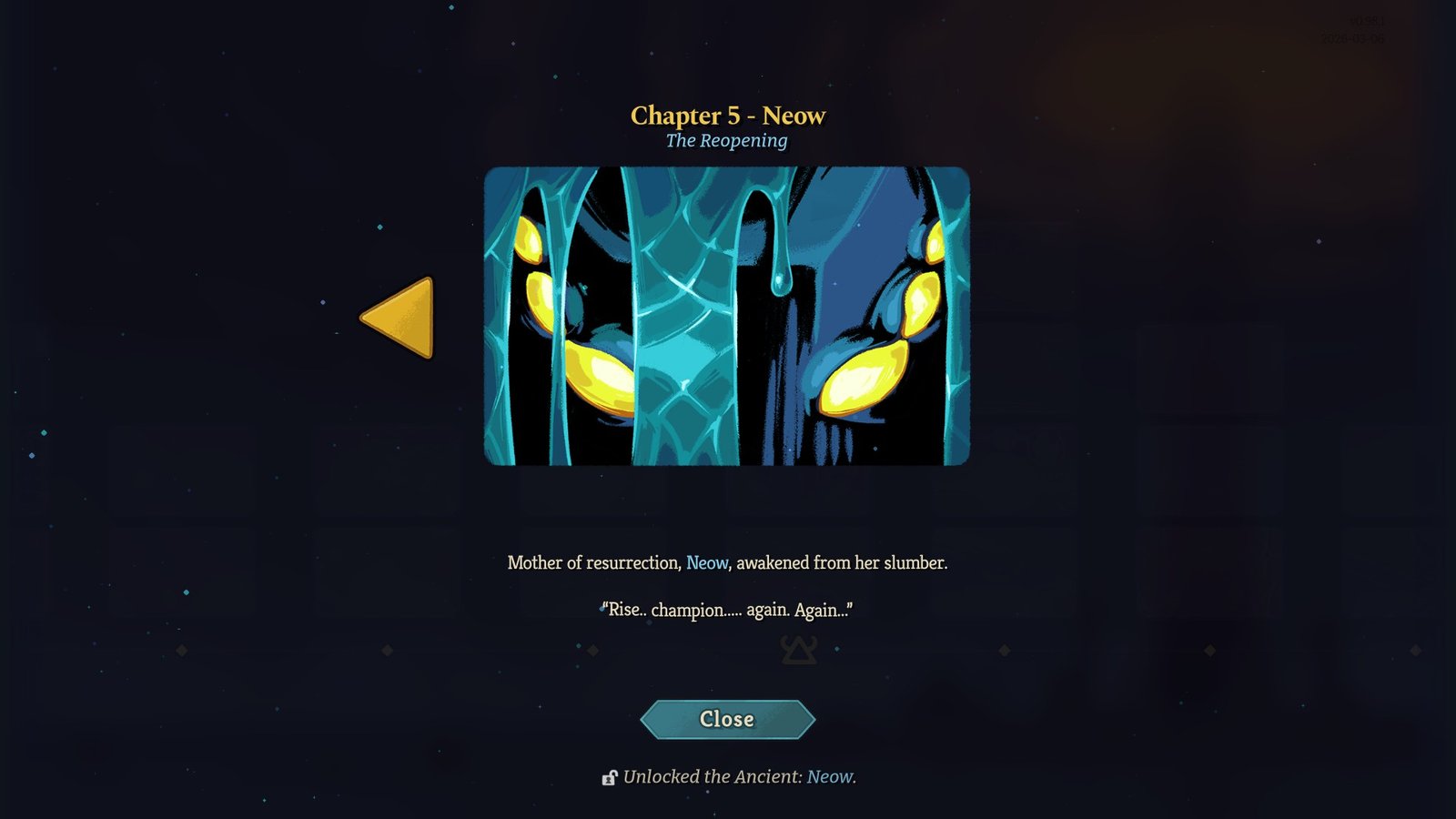Select the 'Chapter 5 - Neow' heading
Screen dimensions: 1456x819
pos(727,116)
